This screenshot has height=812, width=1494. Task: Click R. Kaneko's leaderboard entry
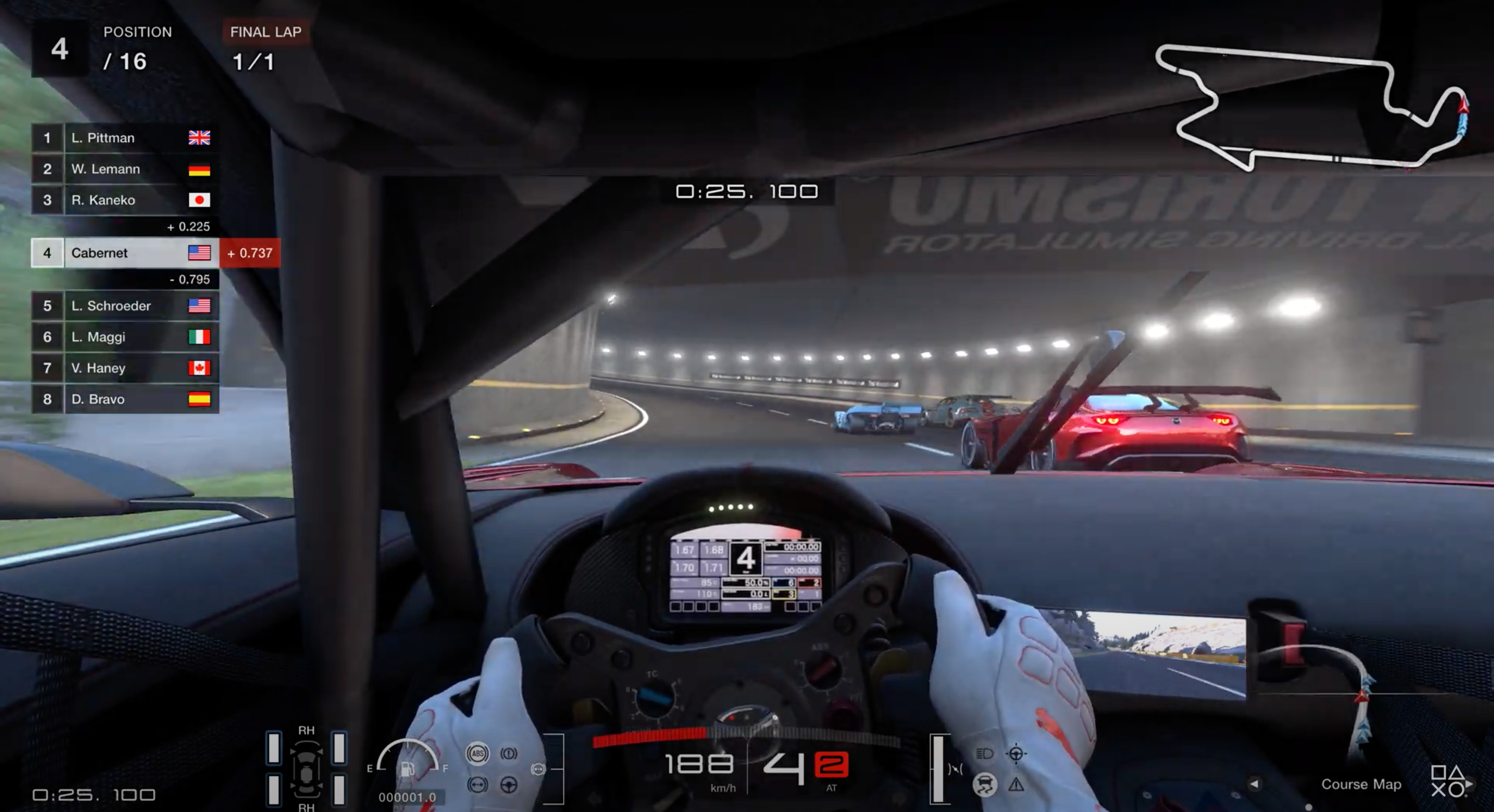pos(125,200)
